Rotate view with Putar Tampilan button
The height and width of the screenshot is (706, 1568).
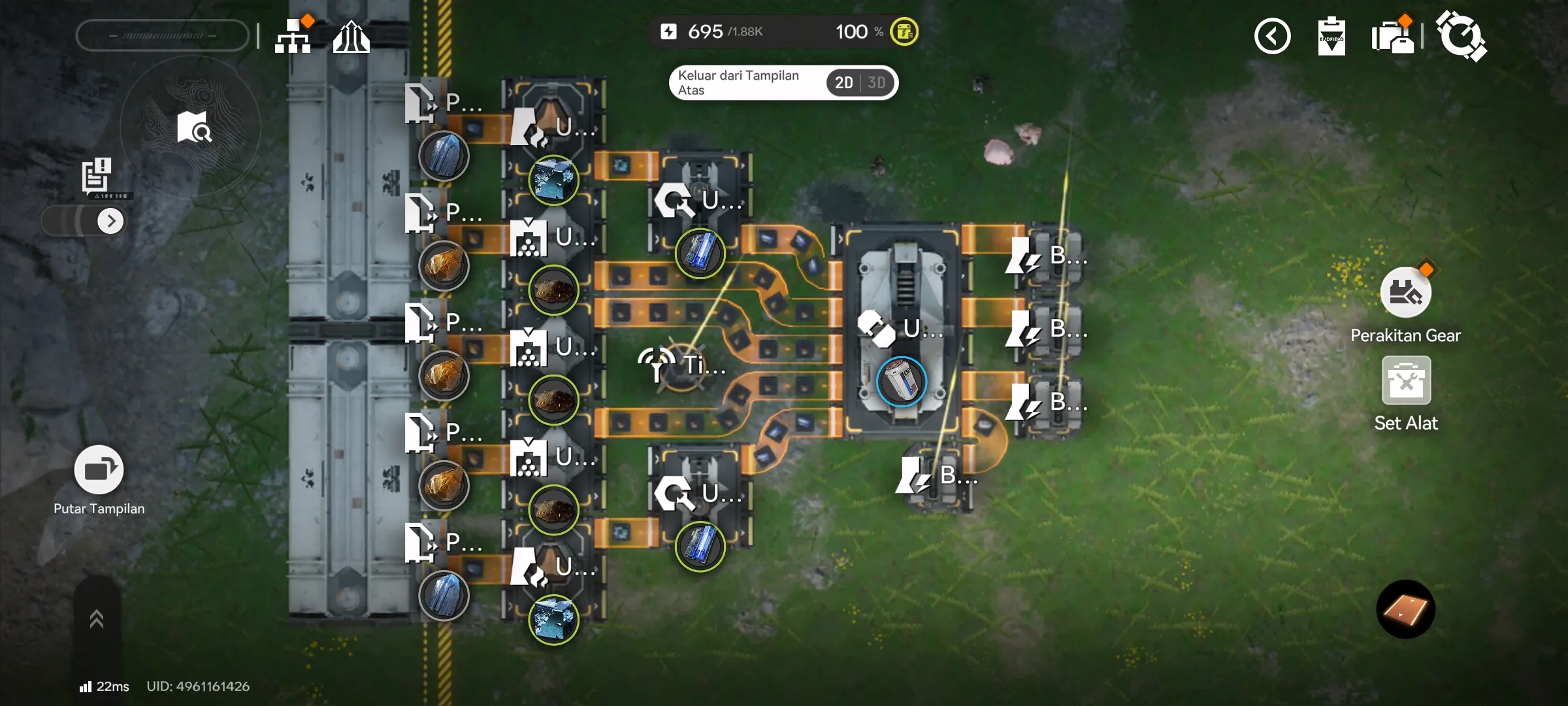tap(99, 470)
